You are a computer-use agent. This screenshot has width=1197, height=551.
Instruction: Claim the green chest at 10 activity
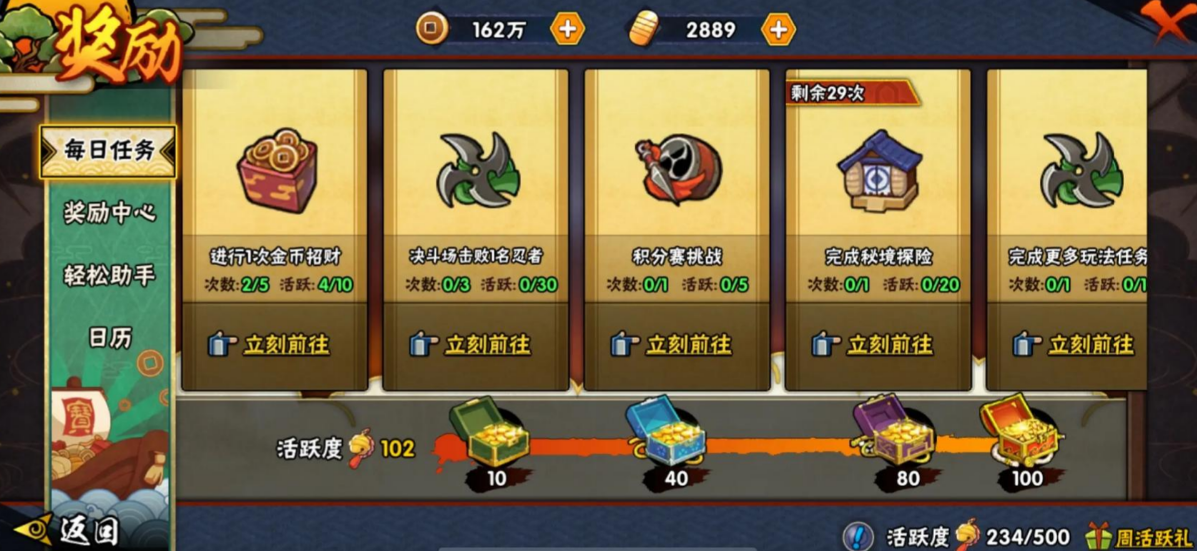(x=489, y=433)
